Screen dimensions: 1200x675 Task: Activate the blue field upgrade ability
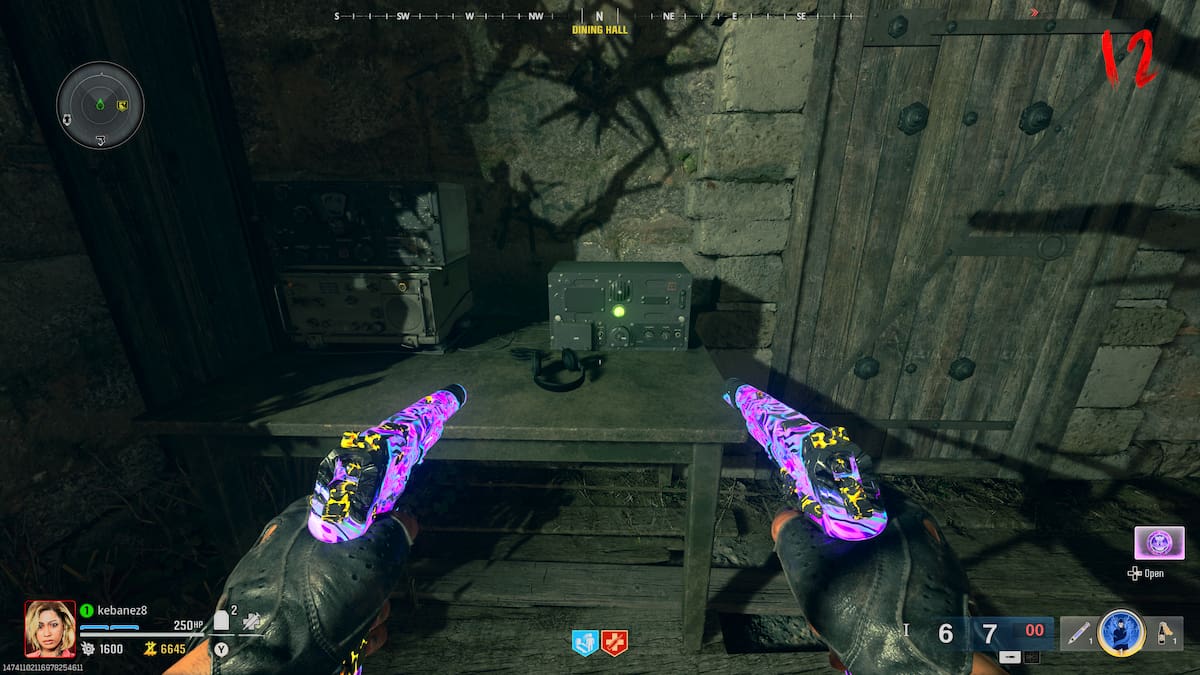tap(1121, 632)
